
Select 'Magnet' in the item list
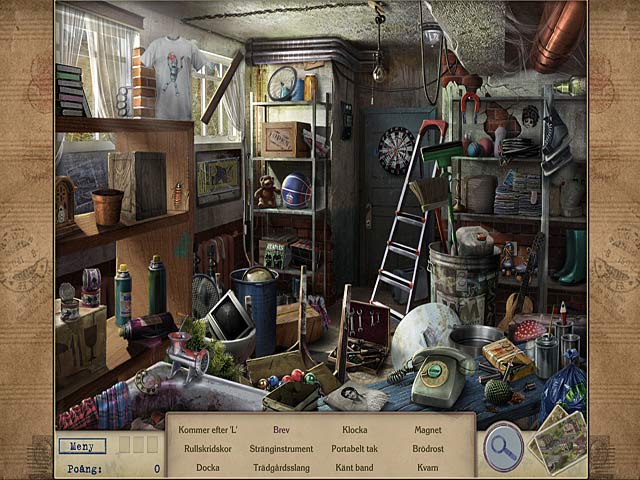pyautogui.click(x=428, y=430)
